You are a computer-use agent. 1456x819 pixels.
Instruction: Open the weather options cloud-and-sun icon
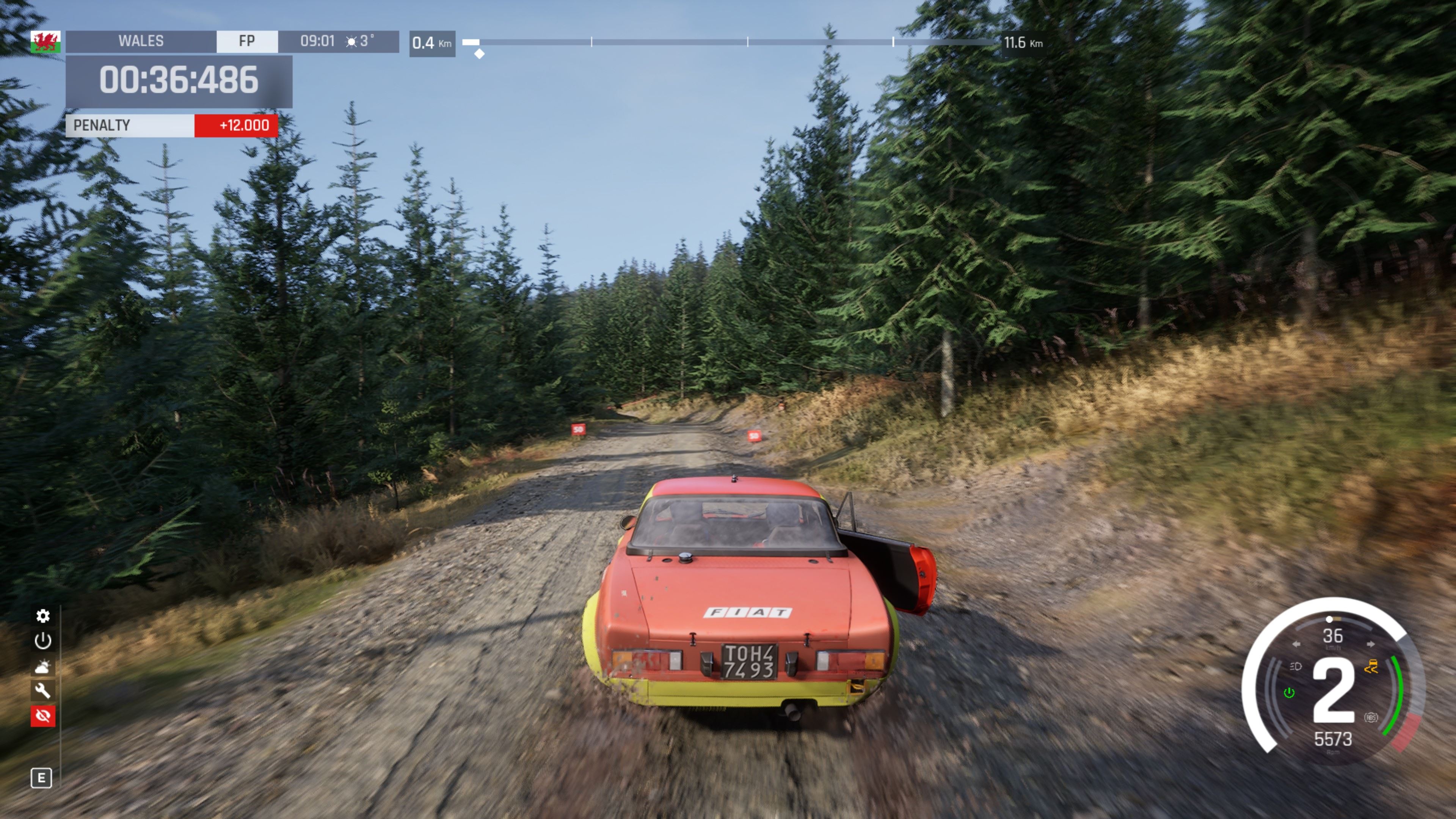click(43, 667)
